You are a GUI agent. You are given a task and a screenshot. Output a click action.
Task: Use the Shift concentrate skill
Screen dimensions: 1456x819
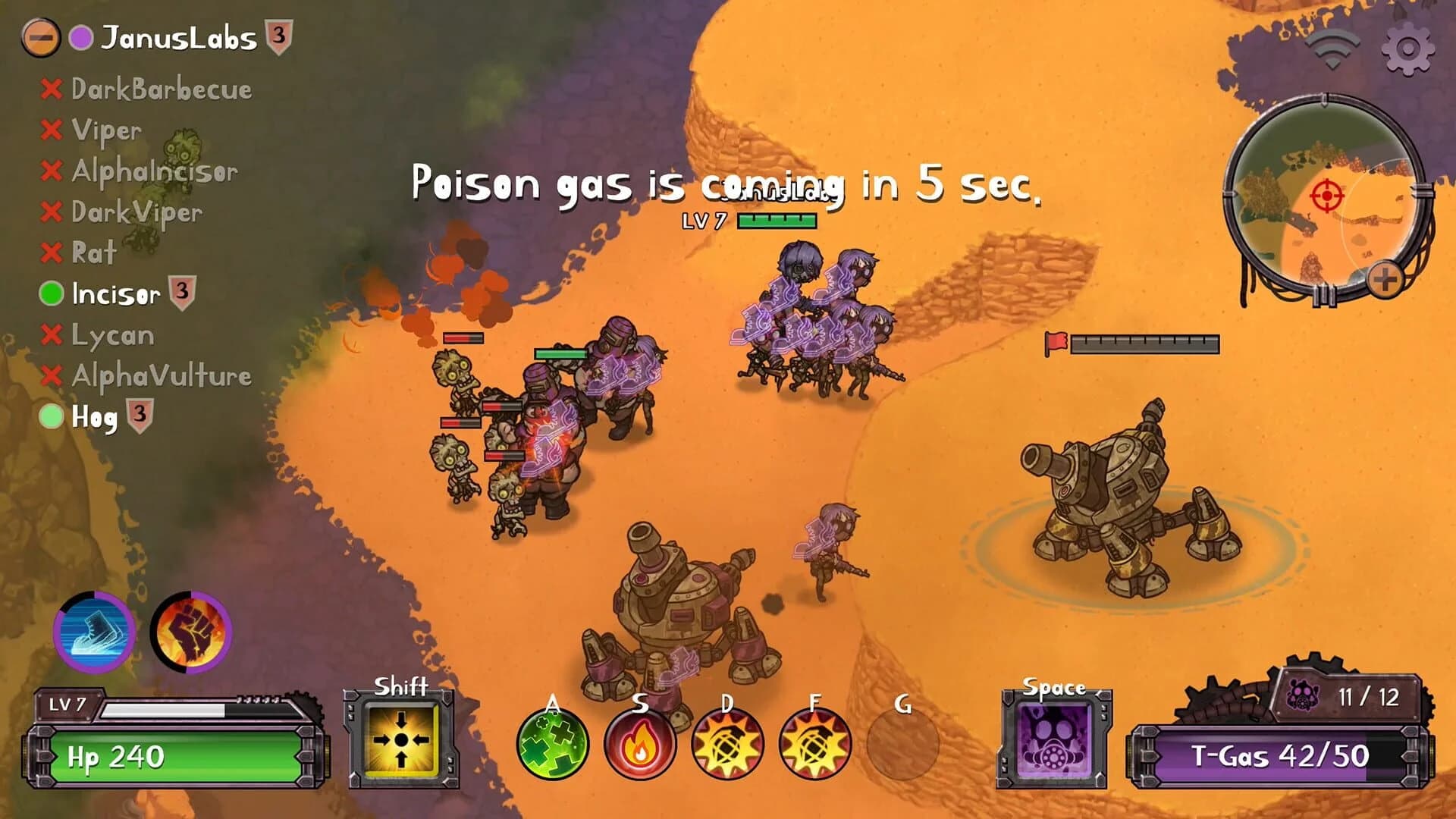pos(403,739)
